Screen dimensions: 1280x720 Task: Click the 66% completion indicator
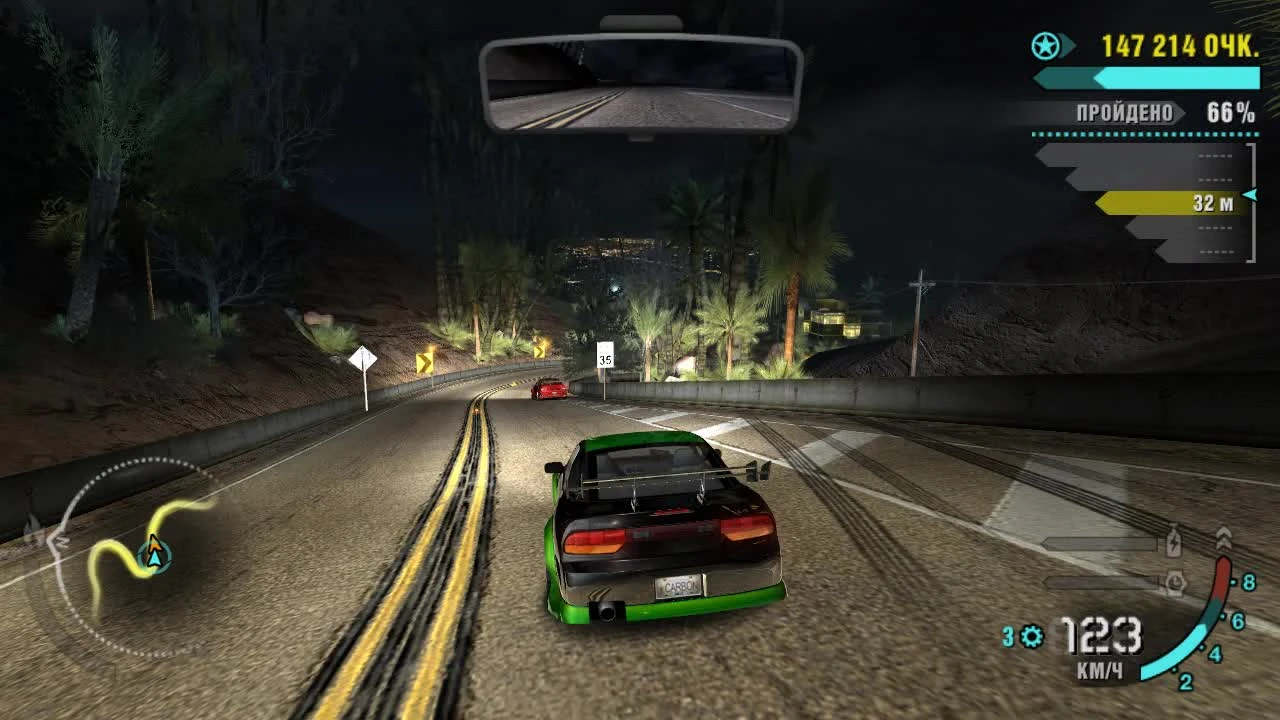1229,112
